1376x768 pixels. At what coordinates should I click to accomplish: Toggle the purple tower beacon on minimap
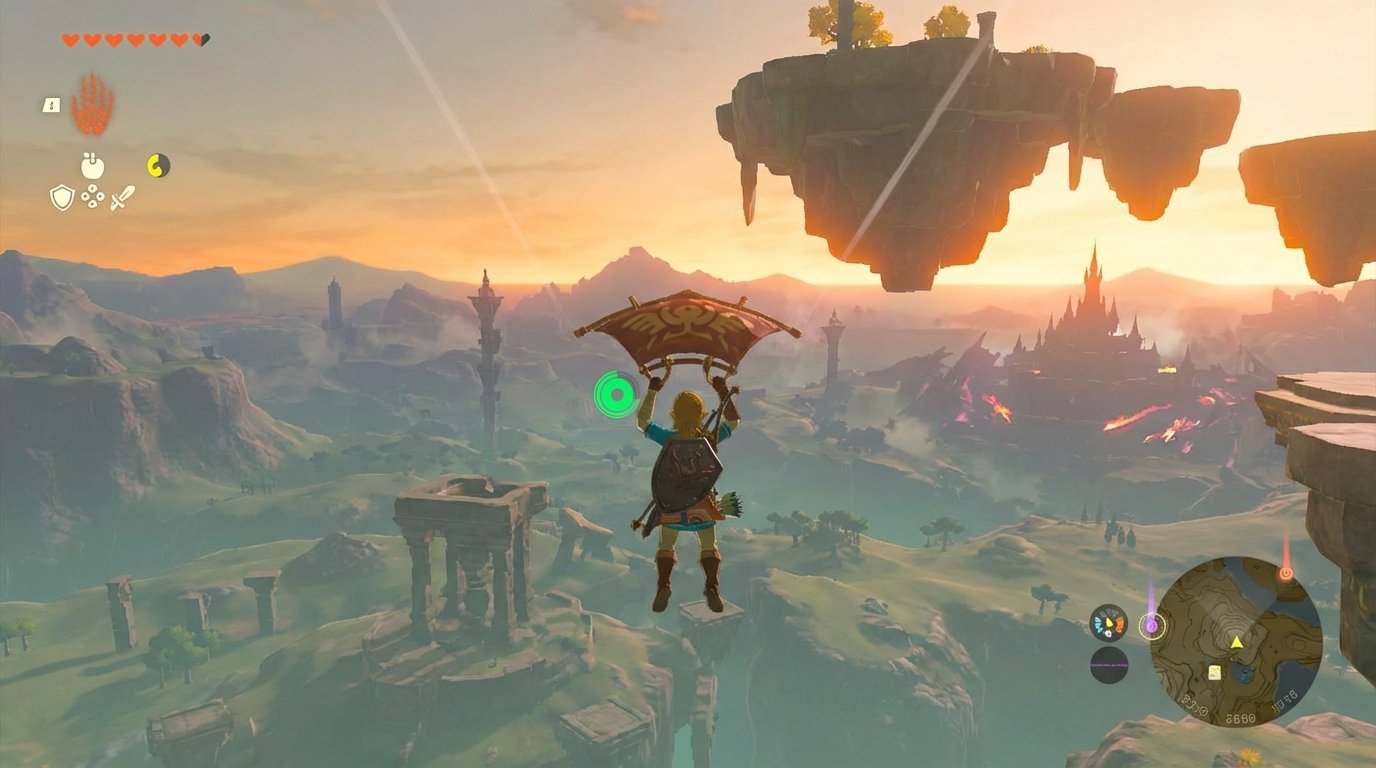point(1152,625)
